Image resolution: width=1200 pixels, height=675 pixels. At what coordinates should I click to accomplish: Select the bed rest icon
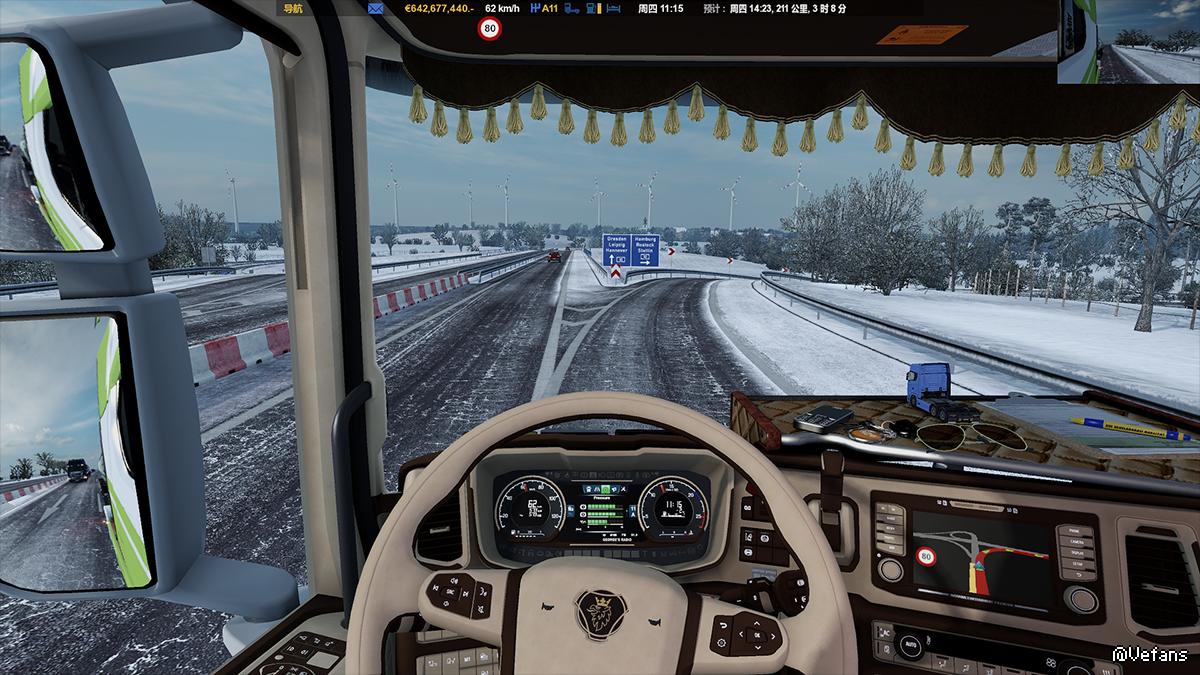tap(614, 8)
